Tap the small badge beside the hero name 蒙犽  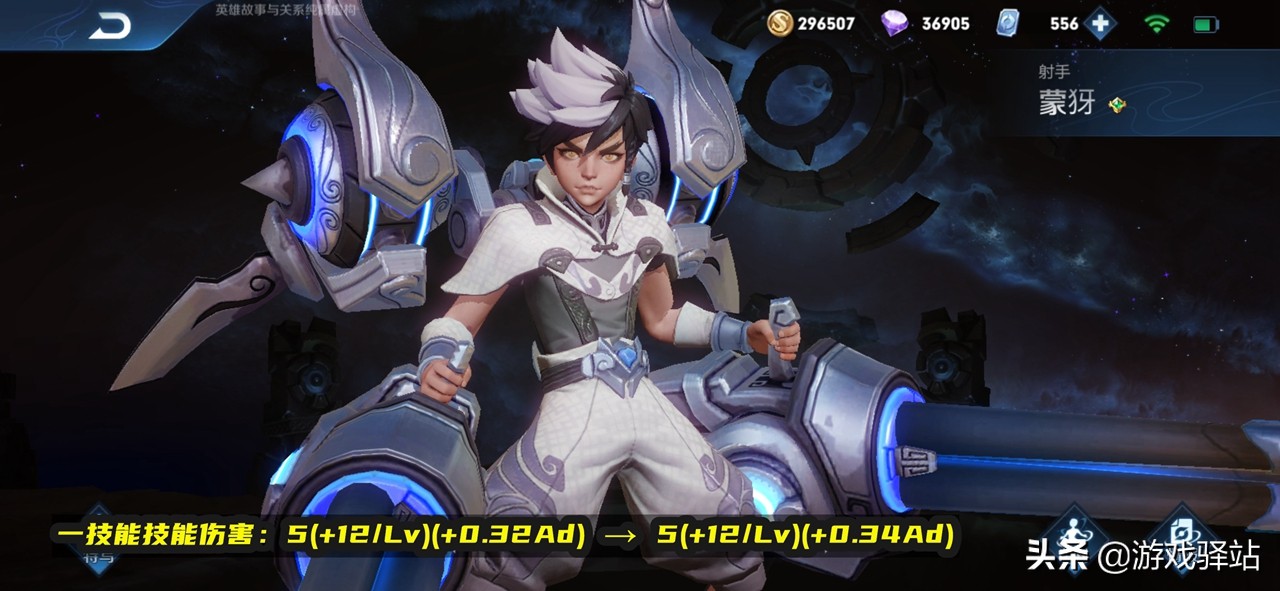tap(1117, 104)
